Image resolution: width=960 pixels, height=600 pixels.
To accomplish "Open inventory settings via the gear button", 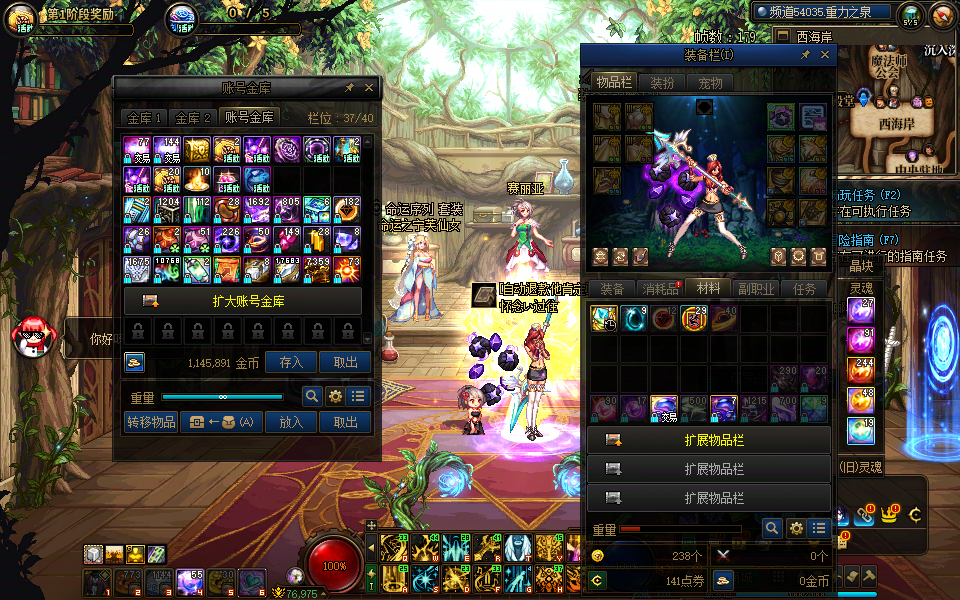I will tap(796, 528).
